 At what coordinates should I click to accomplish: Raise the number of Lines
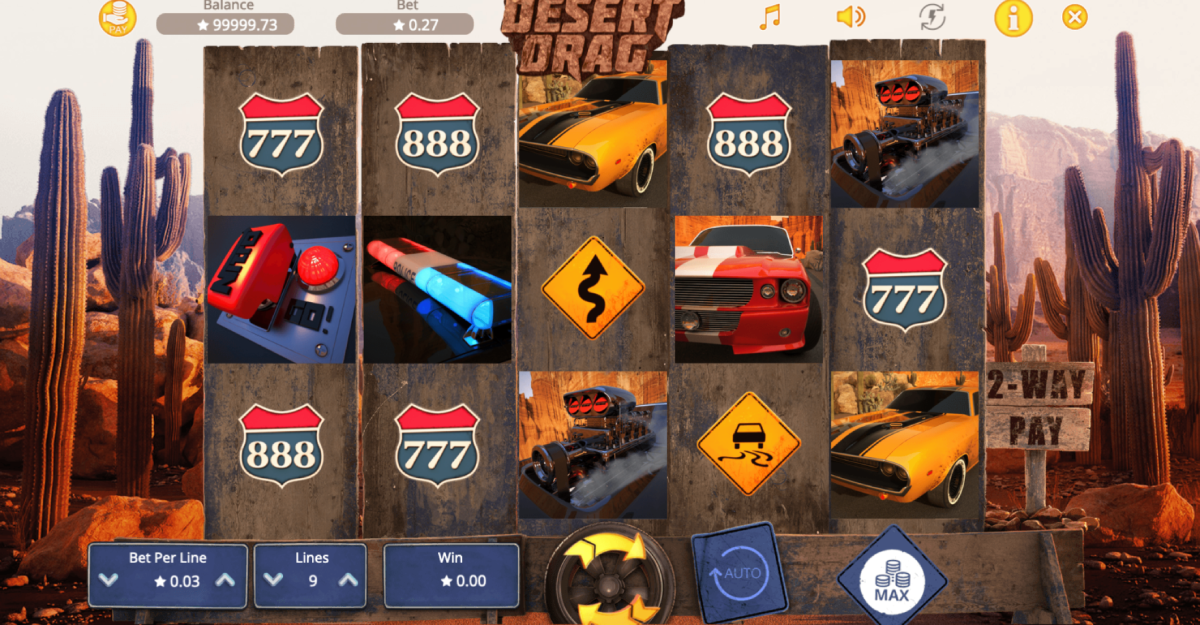348,580
